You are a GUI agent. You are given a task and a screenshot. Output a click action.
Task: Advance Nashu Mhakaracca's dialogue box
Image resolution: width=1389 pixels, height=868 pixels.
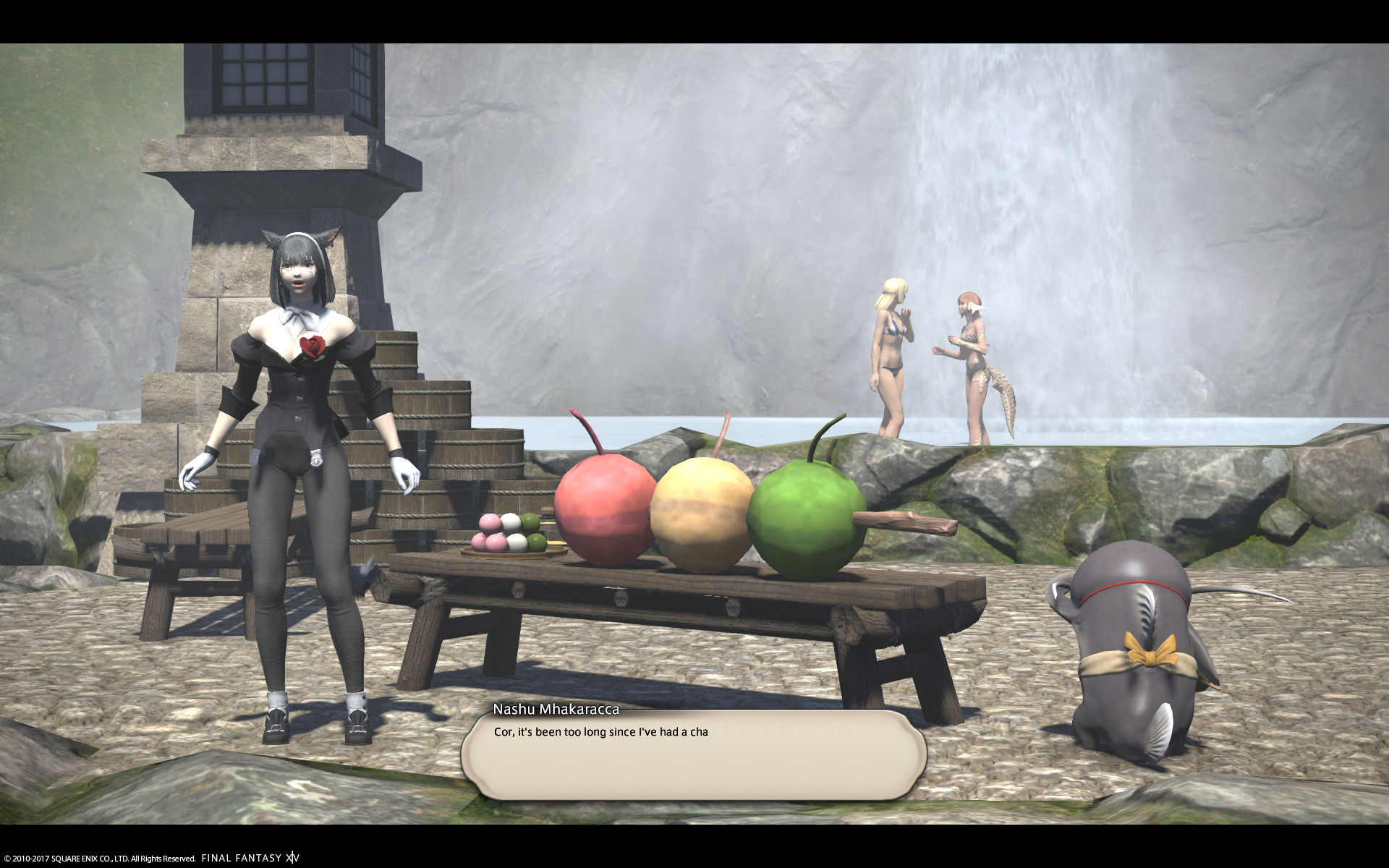click(693, 755)
